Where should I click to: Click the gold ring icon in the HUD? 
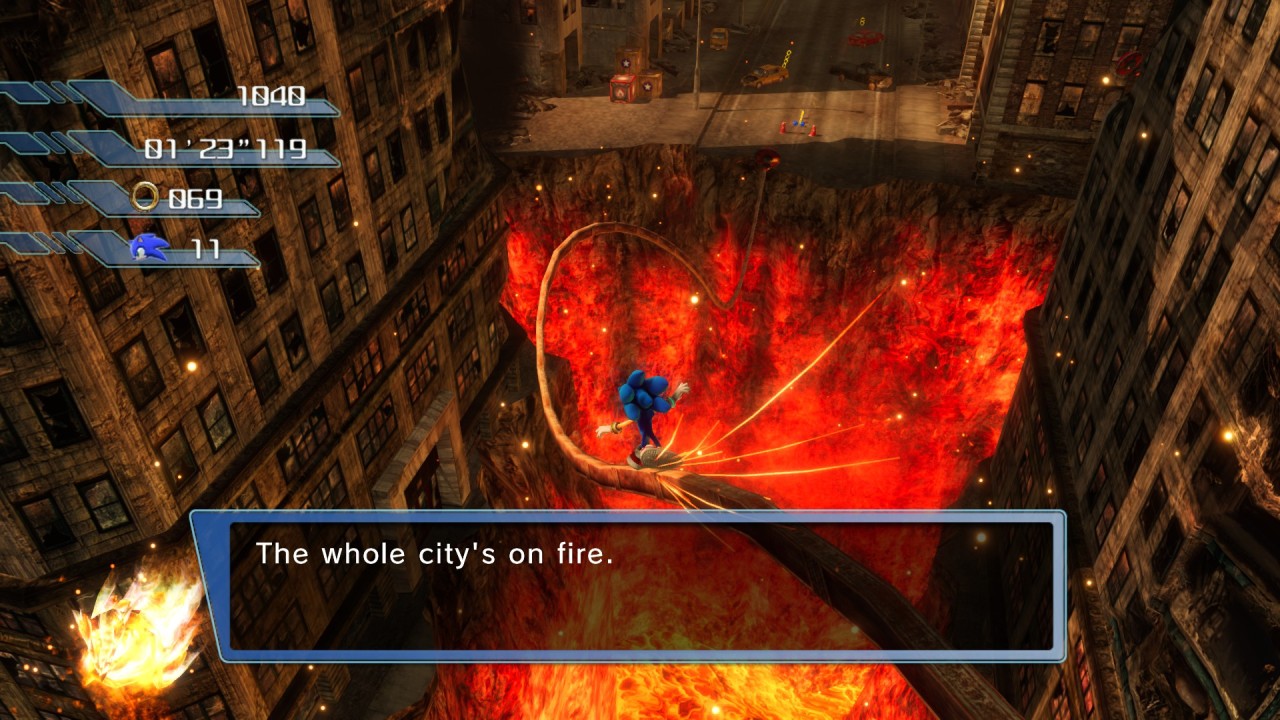coord(146,197)
